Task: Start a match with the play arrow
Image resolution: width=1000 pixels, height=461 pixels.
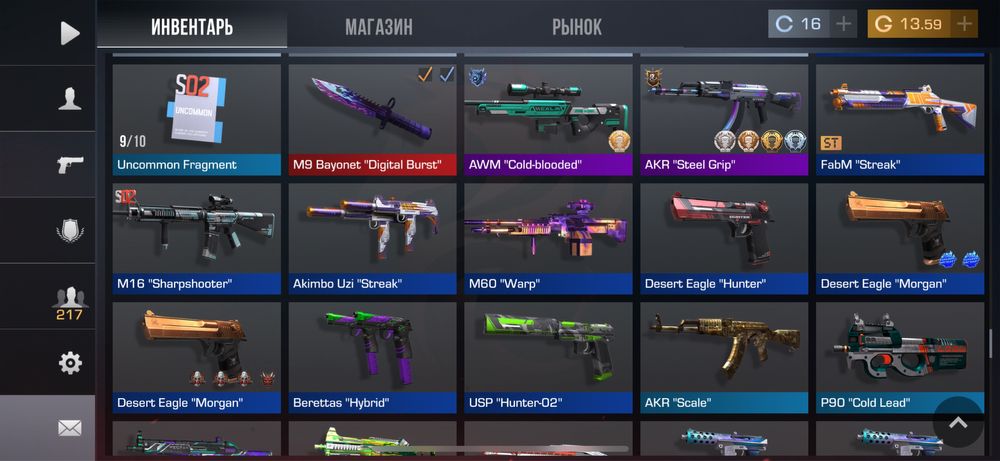Action: point(69,33)
